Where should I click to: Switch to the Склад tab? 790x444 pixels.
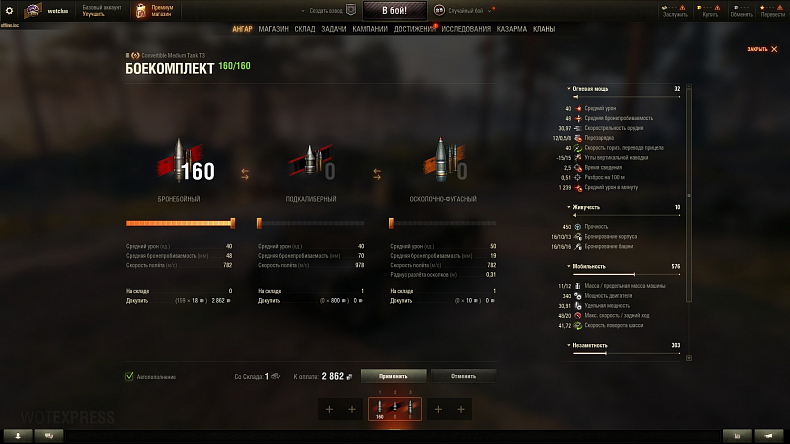click(305, 29)
